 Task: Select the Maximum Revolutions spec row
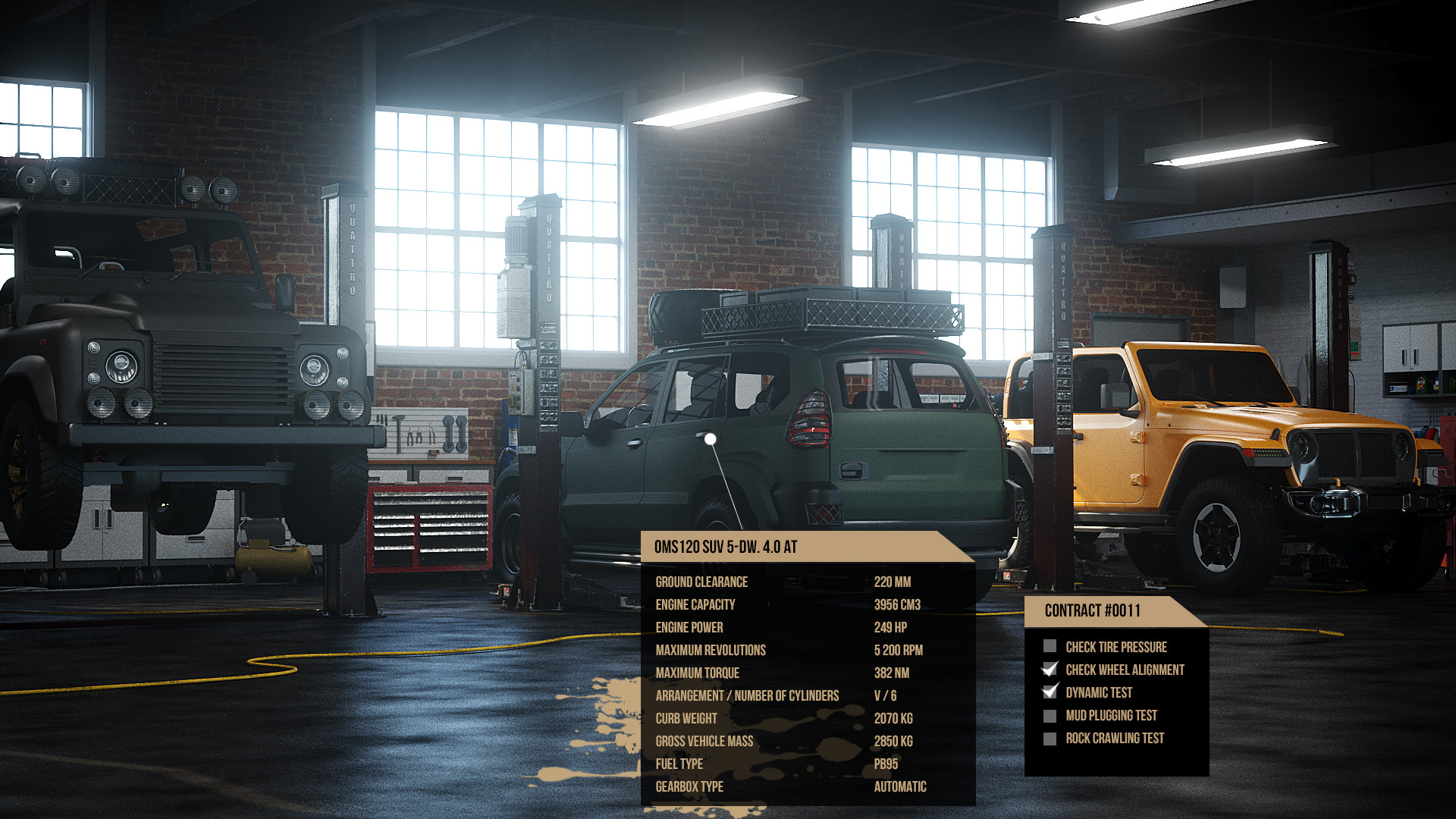[x=711, y=650]
